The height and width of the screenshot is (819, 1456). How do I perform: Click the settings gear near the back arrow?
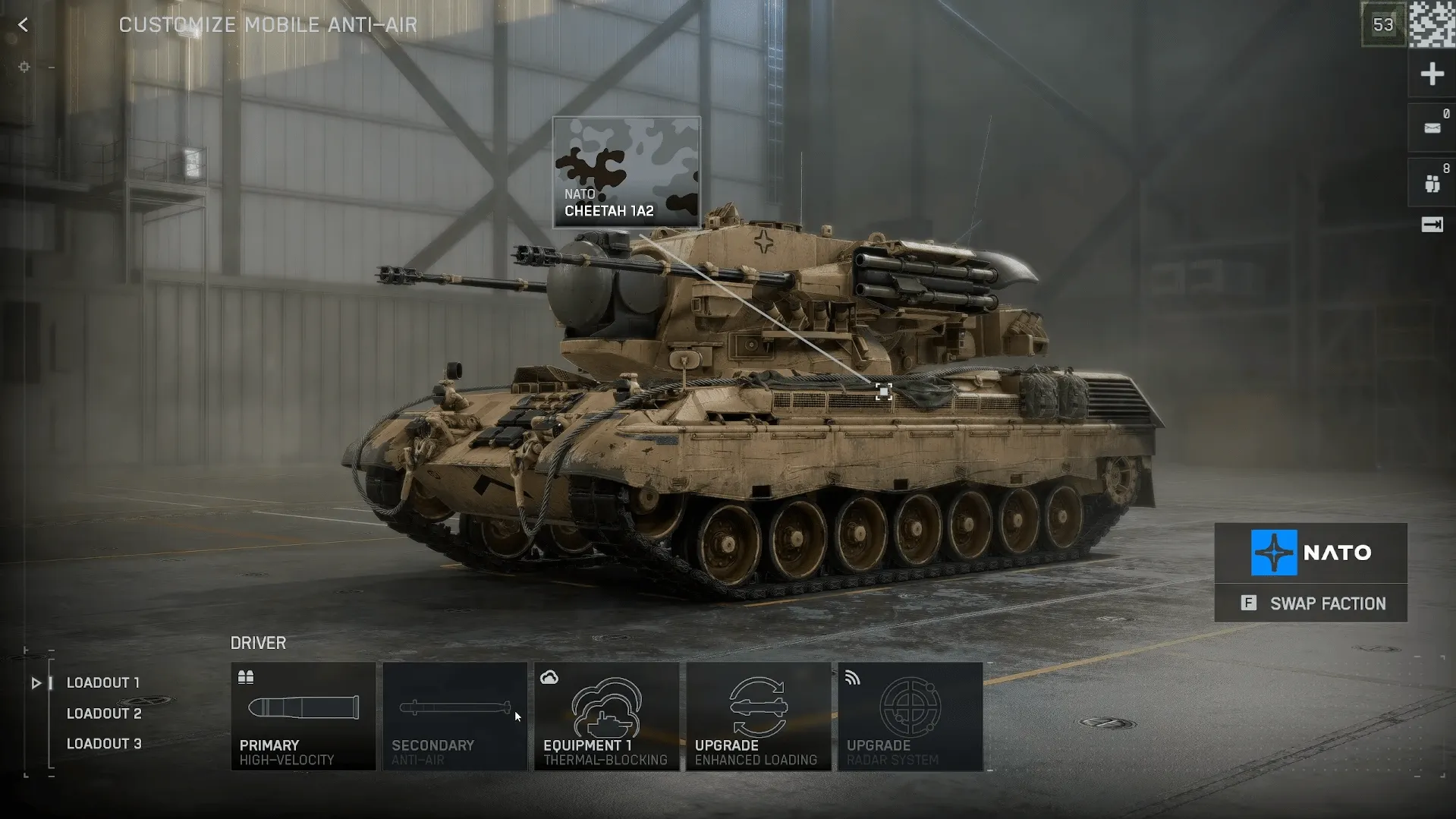click(x=24, y=68)
